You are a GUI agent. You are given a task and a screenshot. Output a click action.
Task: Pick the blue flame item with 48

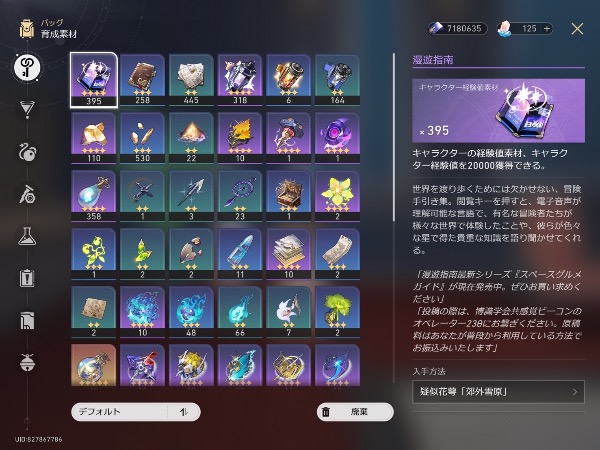pos(192,313)
